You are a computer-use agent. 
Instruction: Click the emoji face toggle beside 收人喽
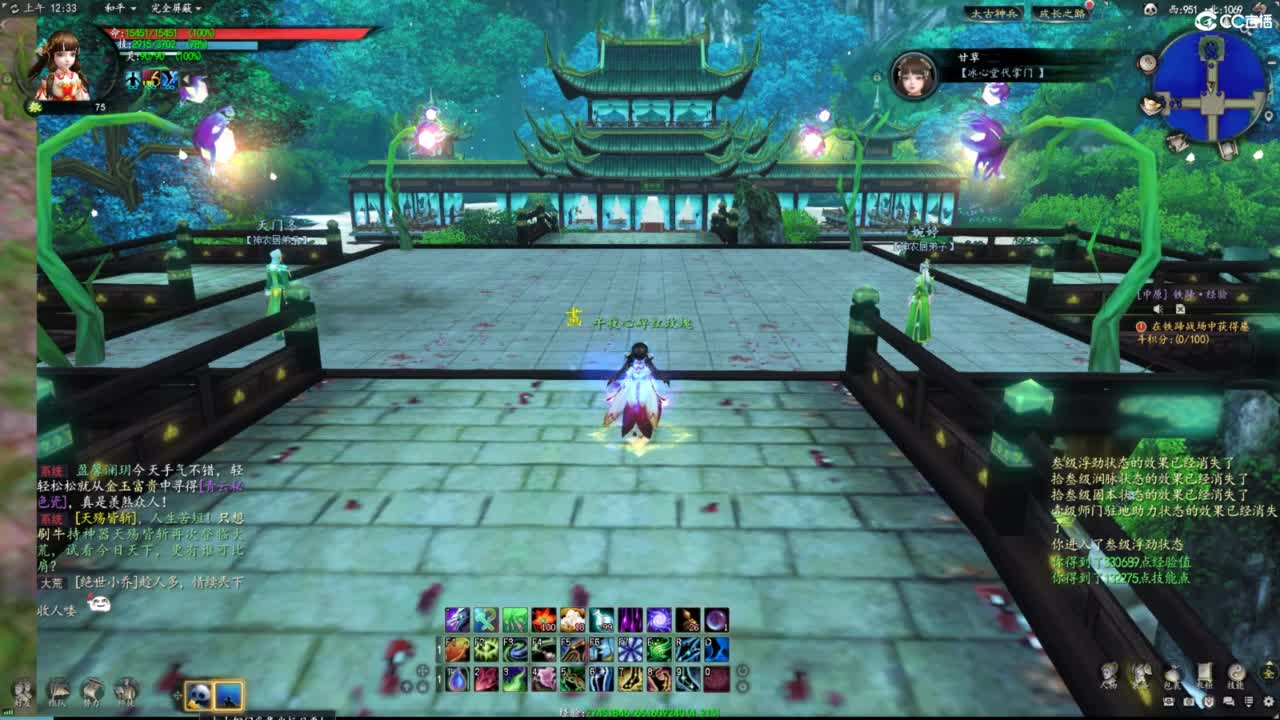(101, 602)
